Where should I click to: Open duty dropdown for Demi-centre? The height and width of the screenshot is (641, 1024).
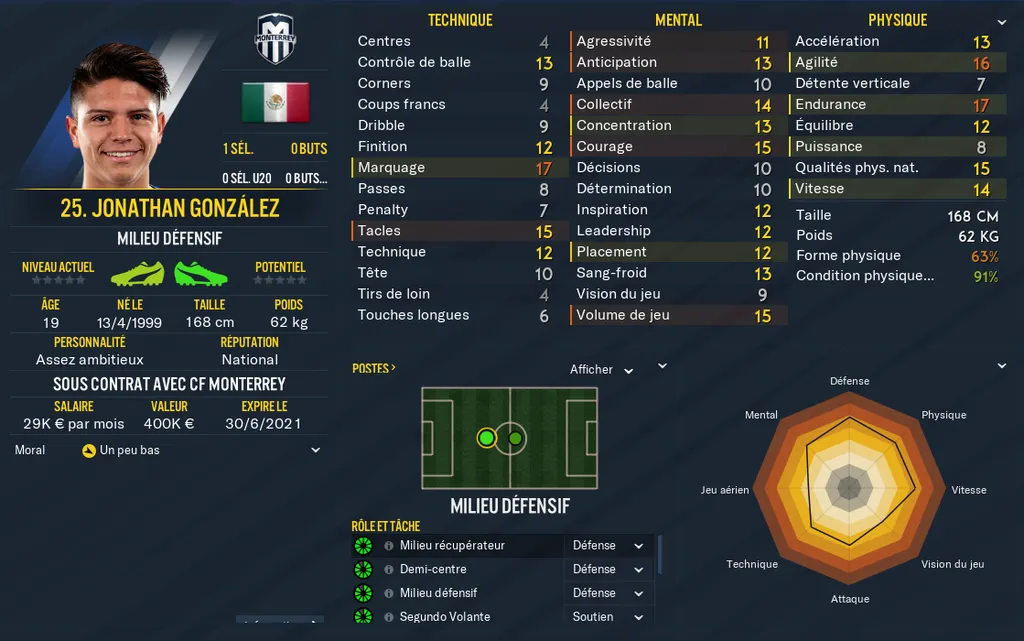608,569
